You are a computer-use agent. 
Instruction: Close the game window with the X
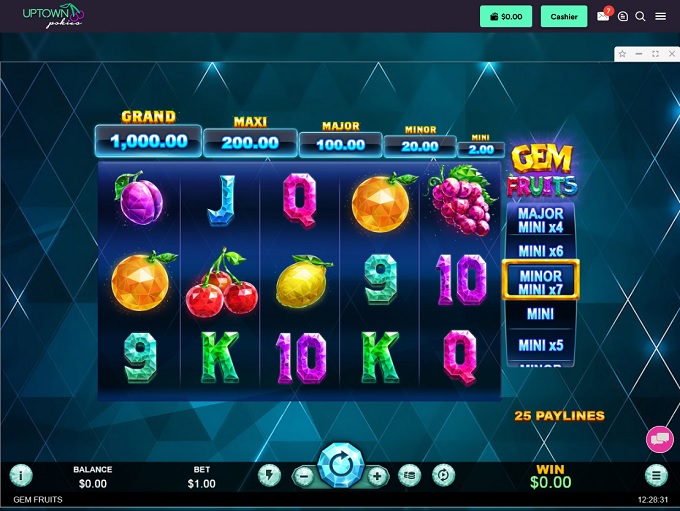(x=672, y=53)
